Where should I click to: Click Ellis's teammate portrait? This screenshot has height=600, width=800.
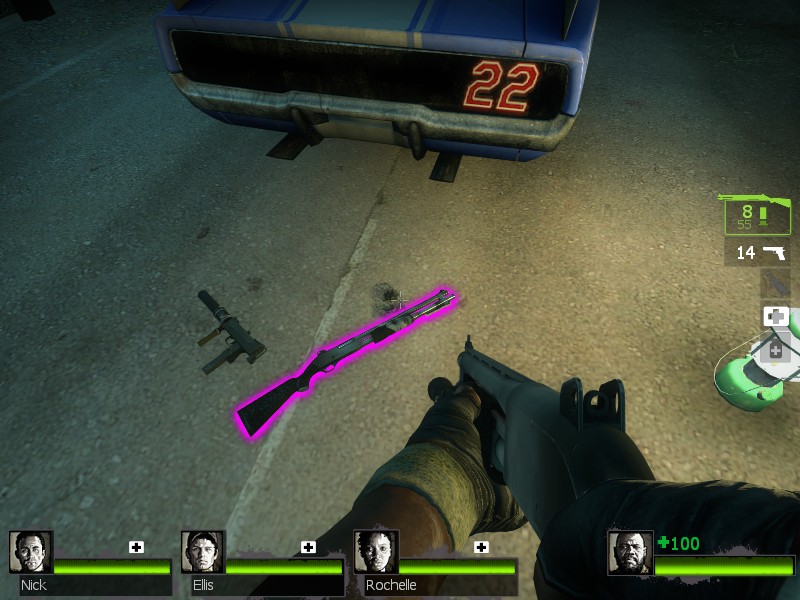pyautogui.click(x=203, y=552)
